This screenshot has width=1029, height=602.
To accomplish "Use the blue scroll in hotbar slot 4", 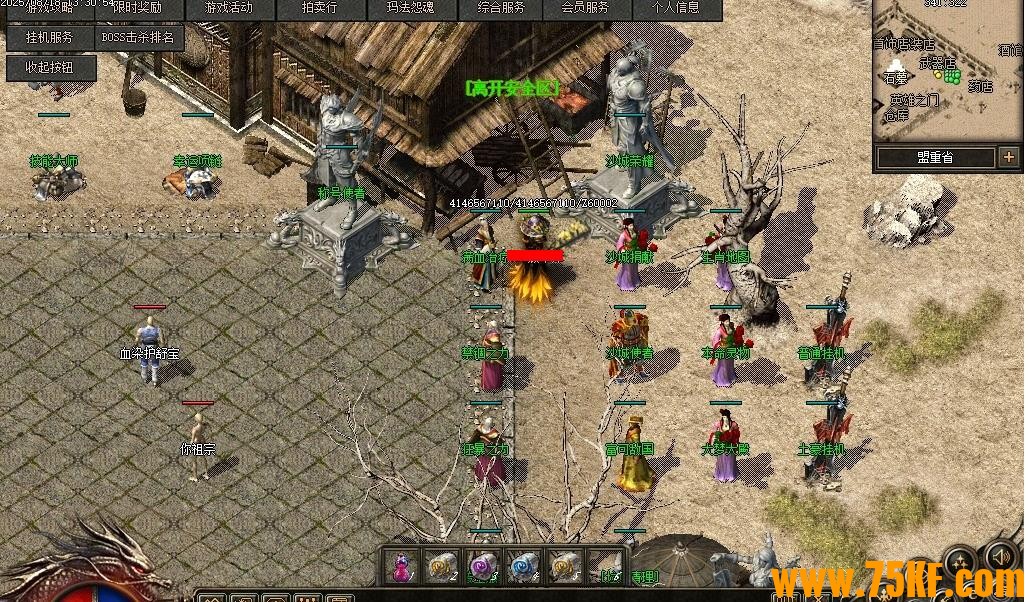I will coord(523,567).
